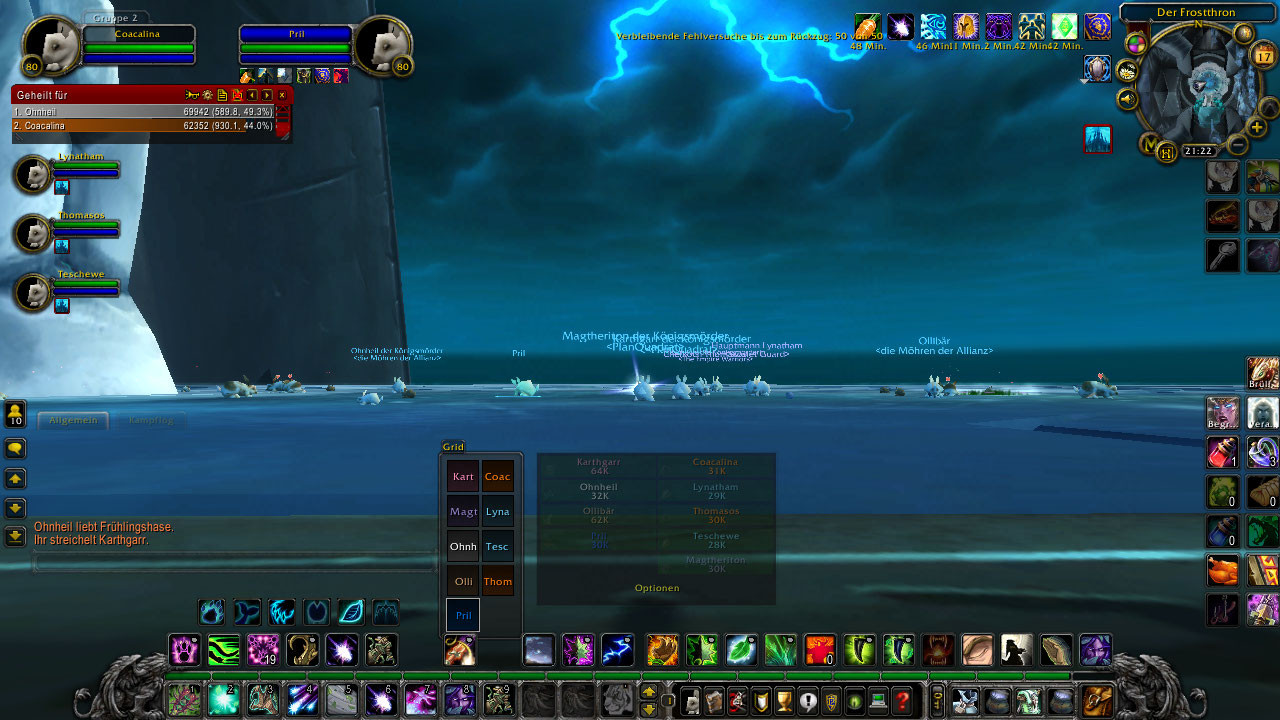Open the calendar button showing 17
Screen dimensions: 1280x720
[x=1263, y=56]
